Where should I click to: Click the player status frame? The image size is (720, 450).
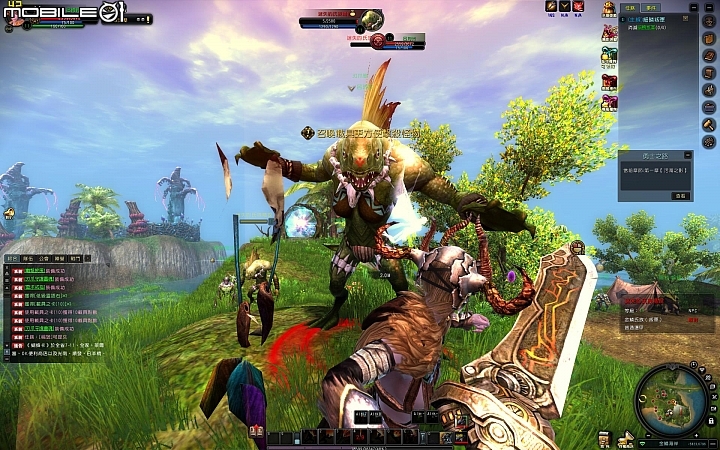(x=45, y=19)
